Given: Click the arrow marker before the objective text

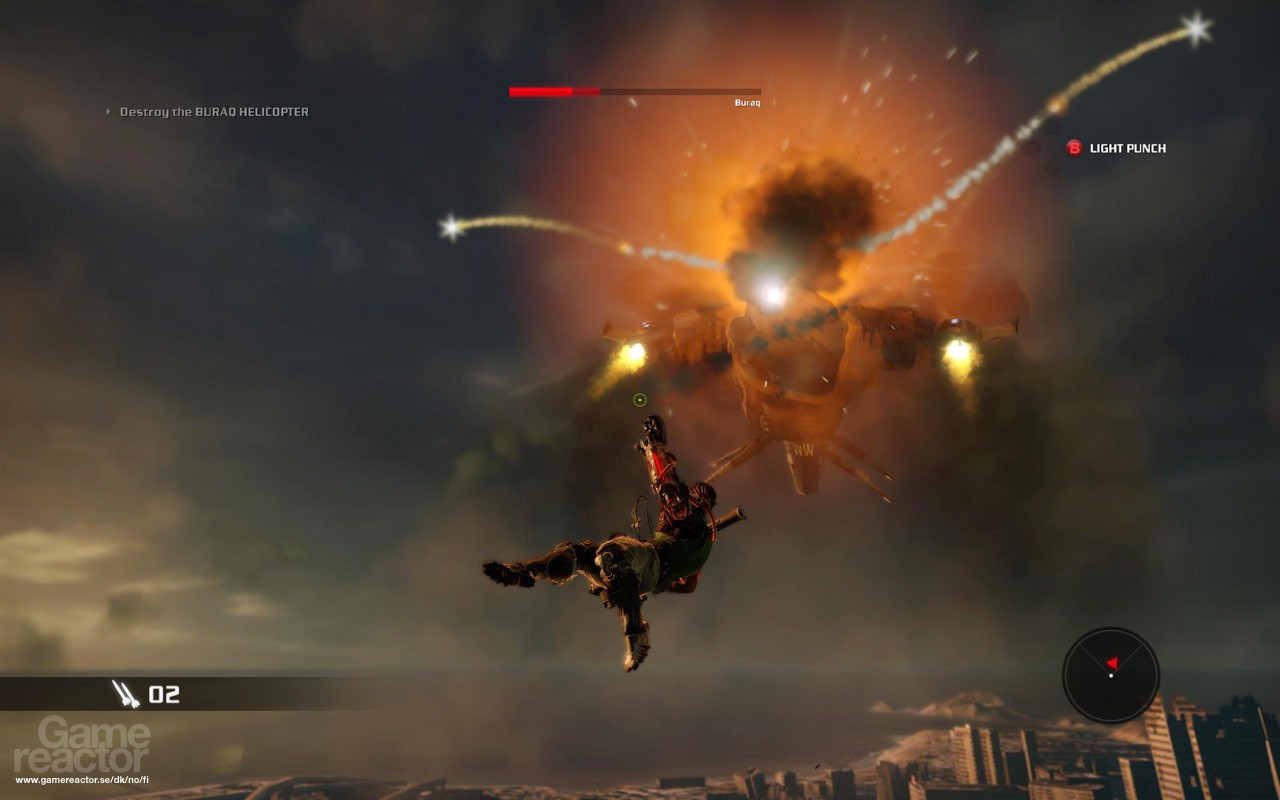Looking at the screenshot, I should 107,112.
